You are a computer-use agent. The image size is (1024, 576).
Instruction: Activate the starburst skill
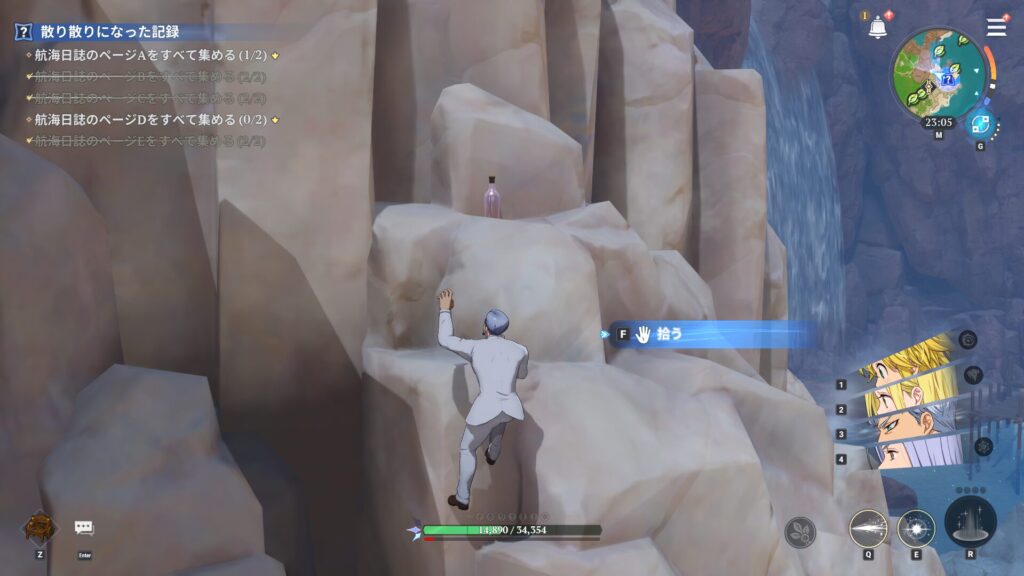(x=916, y=528)
